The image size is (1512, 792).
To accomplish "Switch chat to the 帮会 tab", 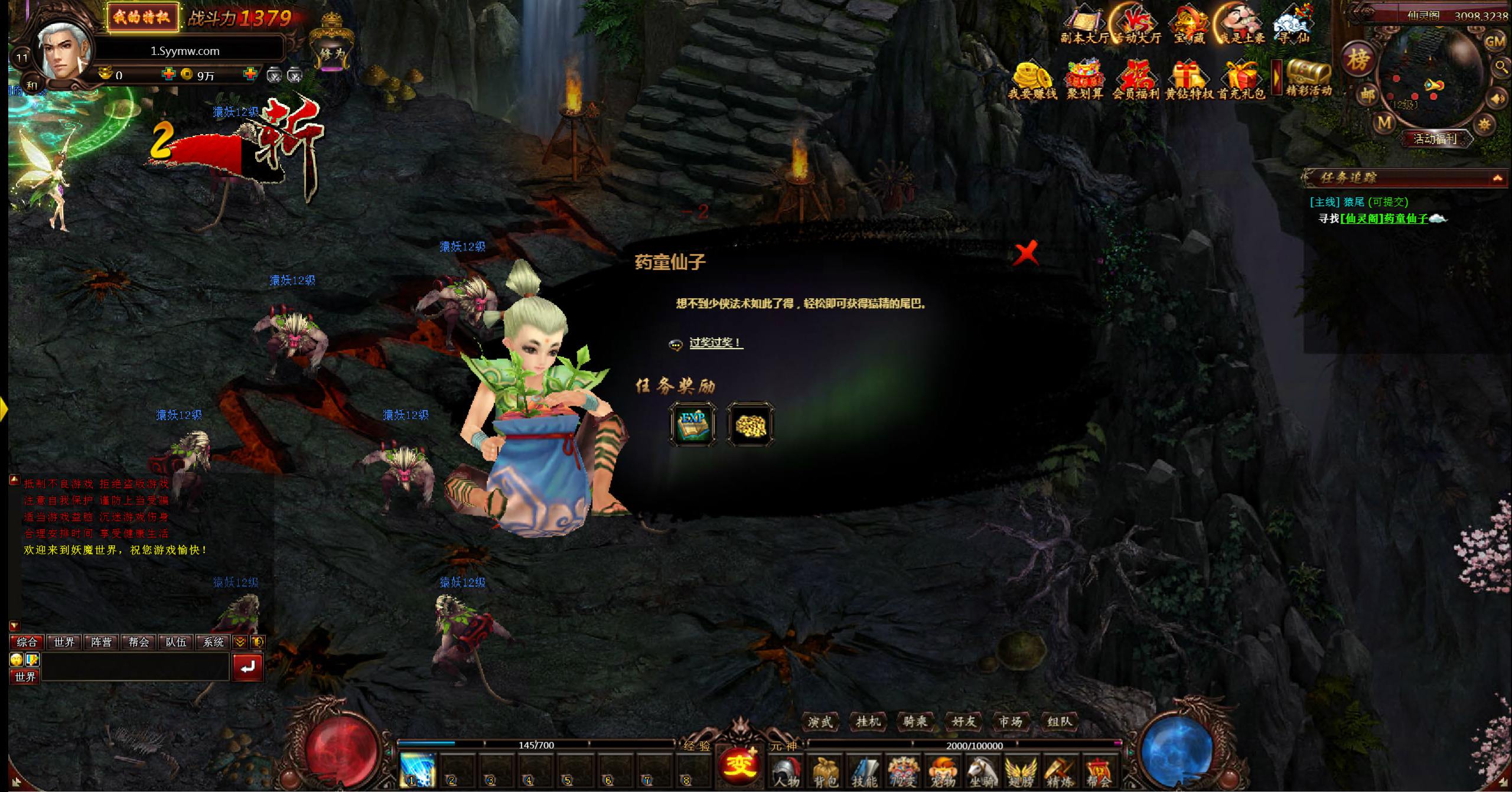I will [139, 642].
